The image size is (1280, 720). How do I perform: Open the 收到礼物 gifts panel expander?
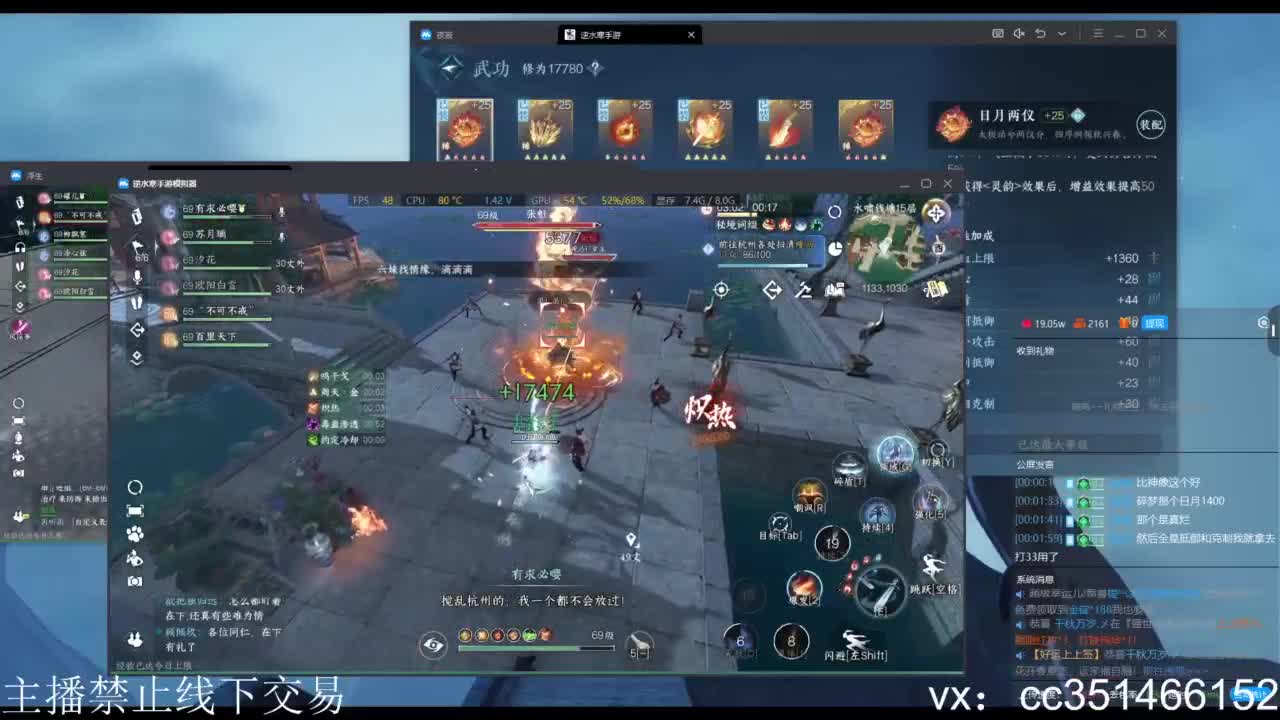pyautogui.click(x=1035, y=351)
